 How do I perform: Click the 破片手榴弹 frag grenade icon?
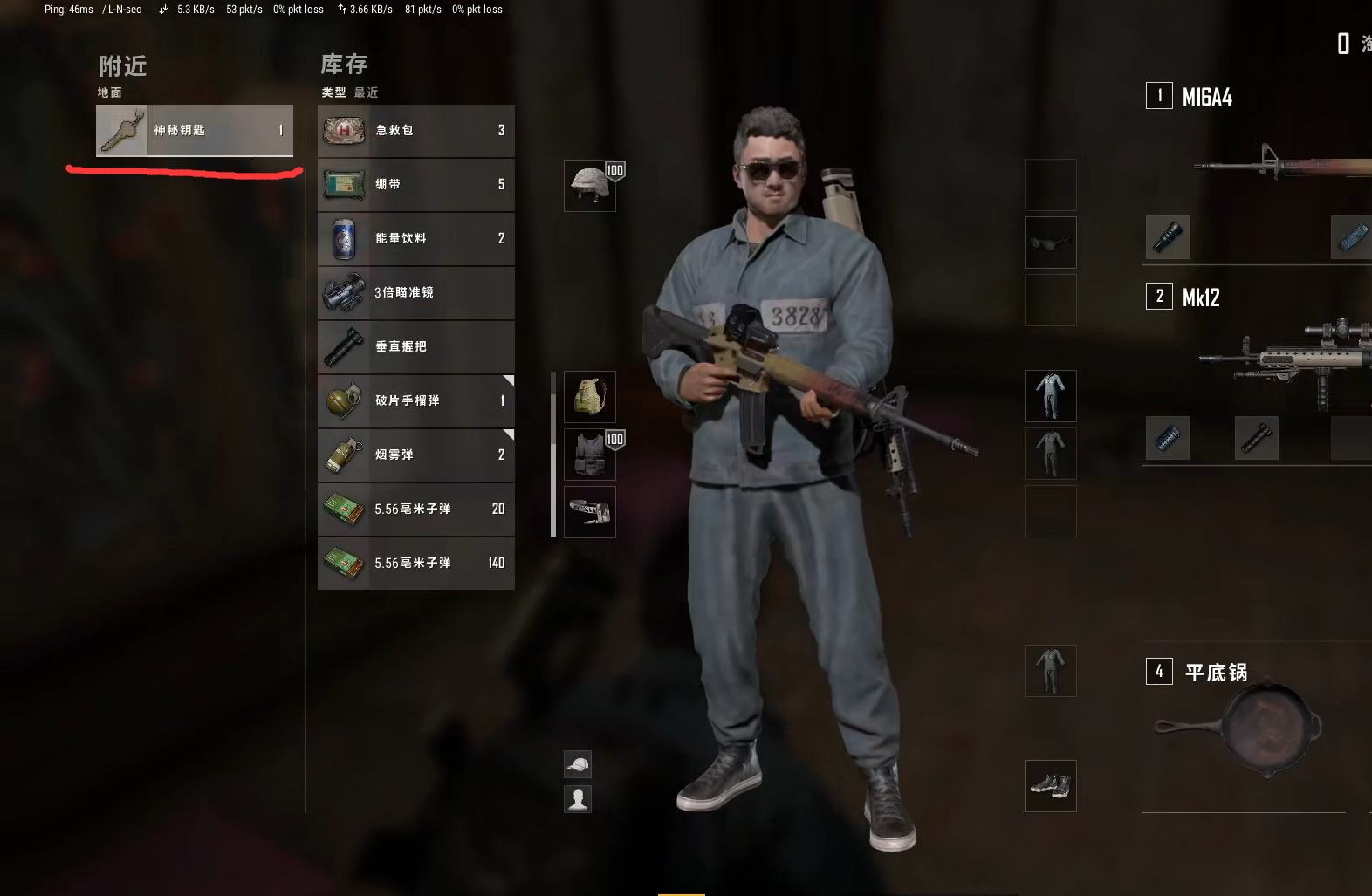344,400
